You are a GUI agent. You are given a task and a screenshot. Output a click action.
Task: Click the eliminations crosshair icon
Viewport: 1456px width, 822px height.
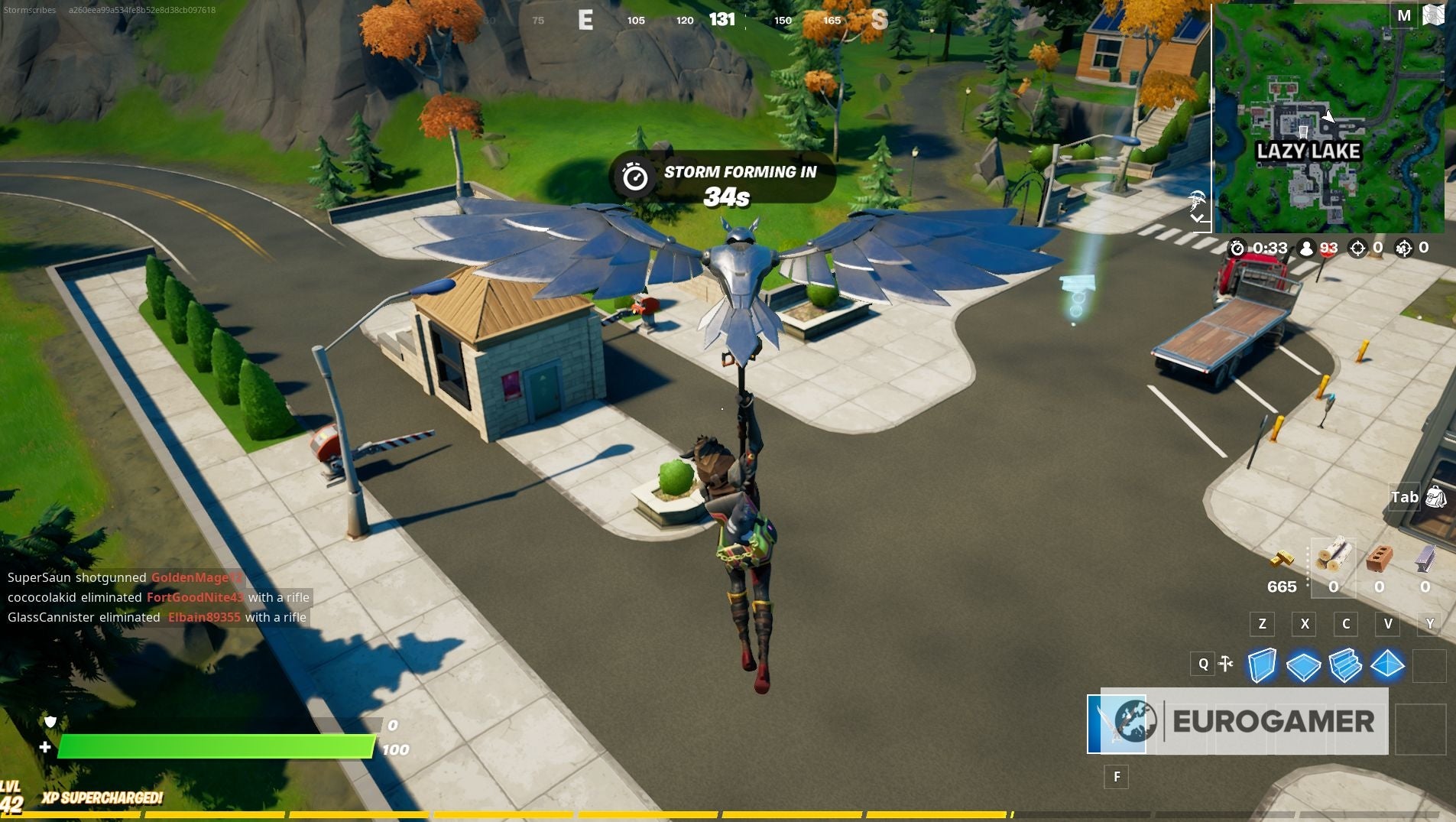click(x=1357, y=249)
